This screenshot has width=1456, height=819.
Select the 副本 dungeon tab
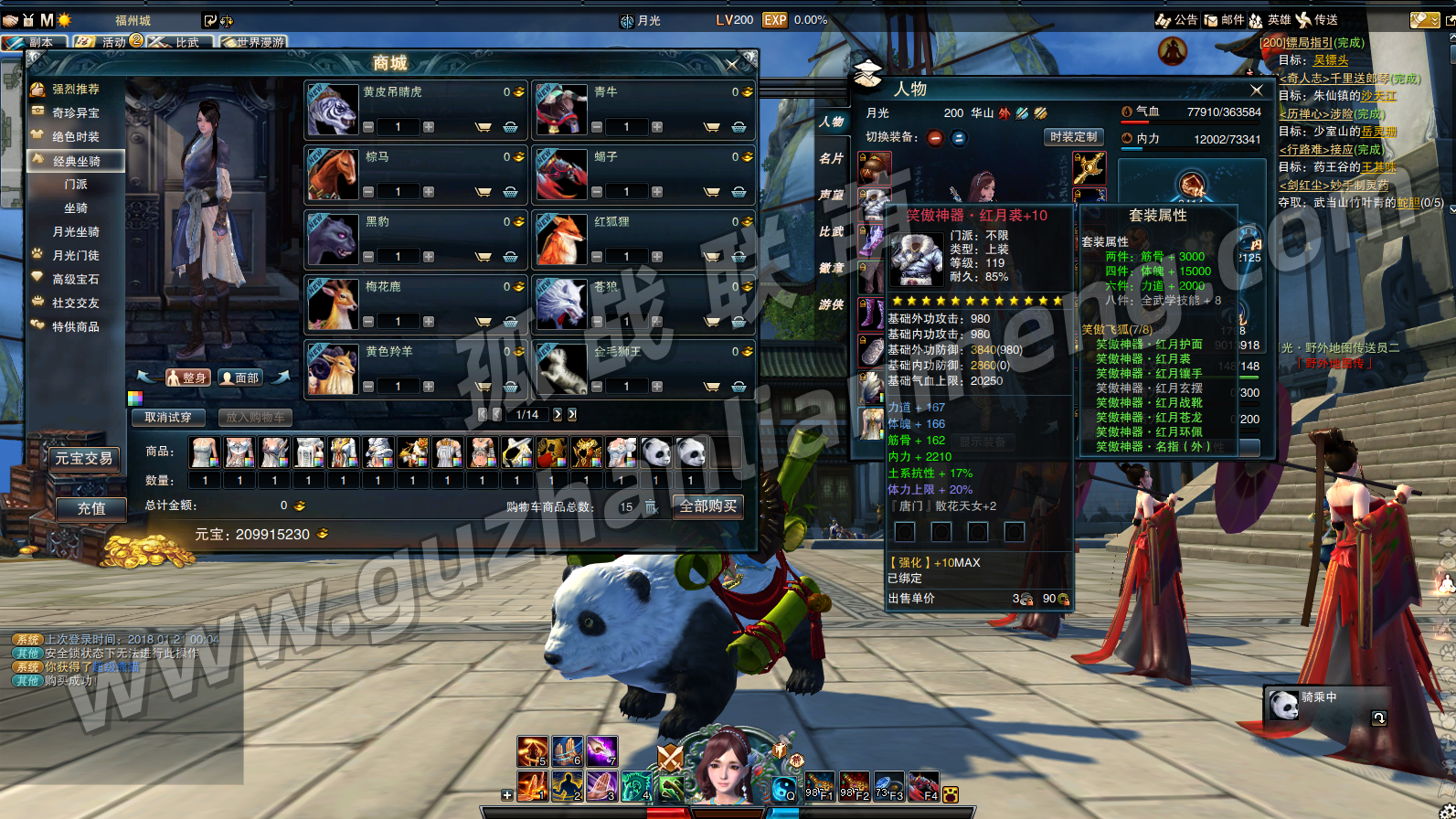pos(35,42)
